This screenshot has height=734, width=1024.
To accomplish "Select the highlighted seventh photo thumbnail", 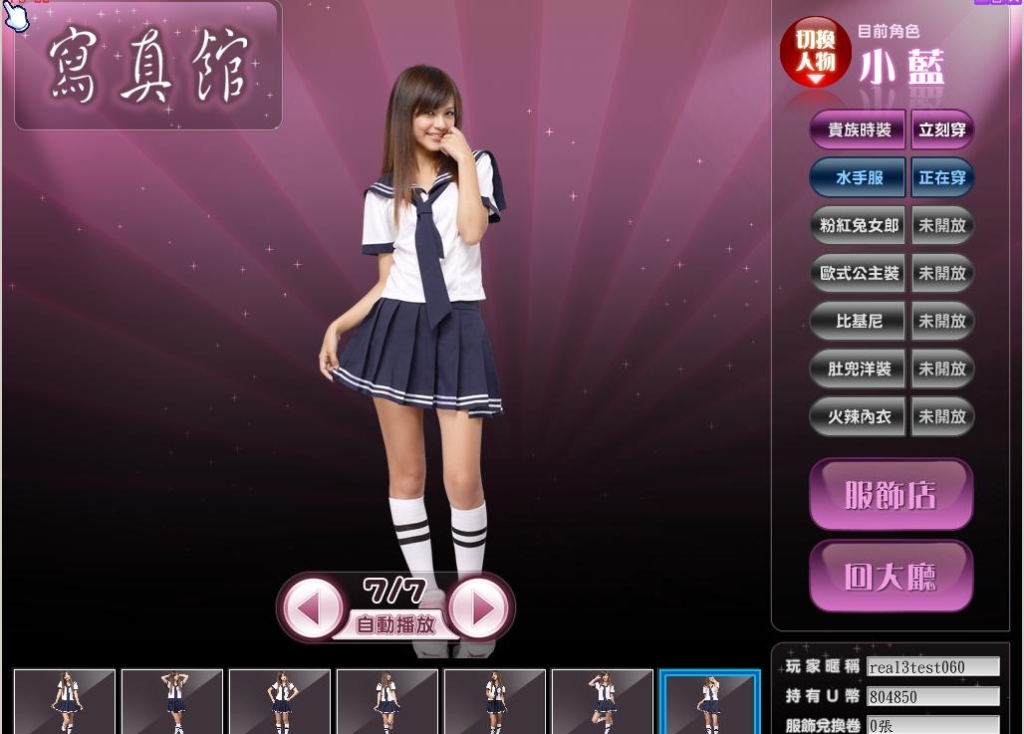I will tap(710, 702).
